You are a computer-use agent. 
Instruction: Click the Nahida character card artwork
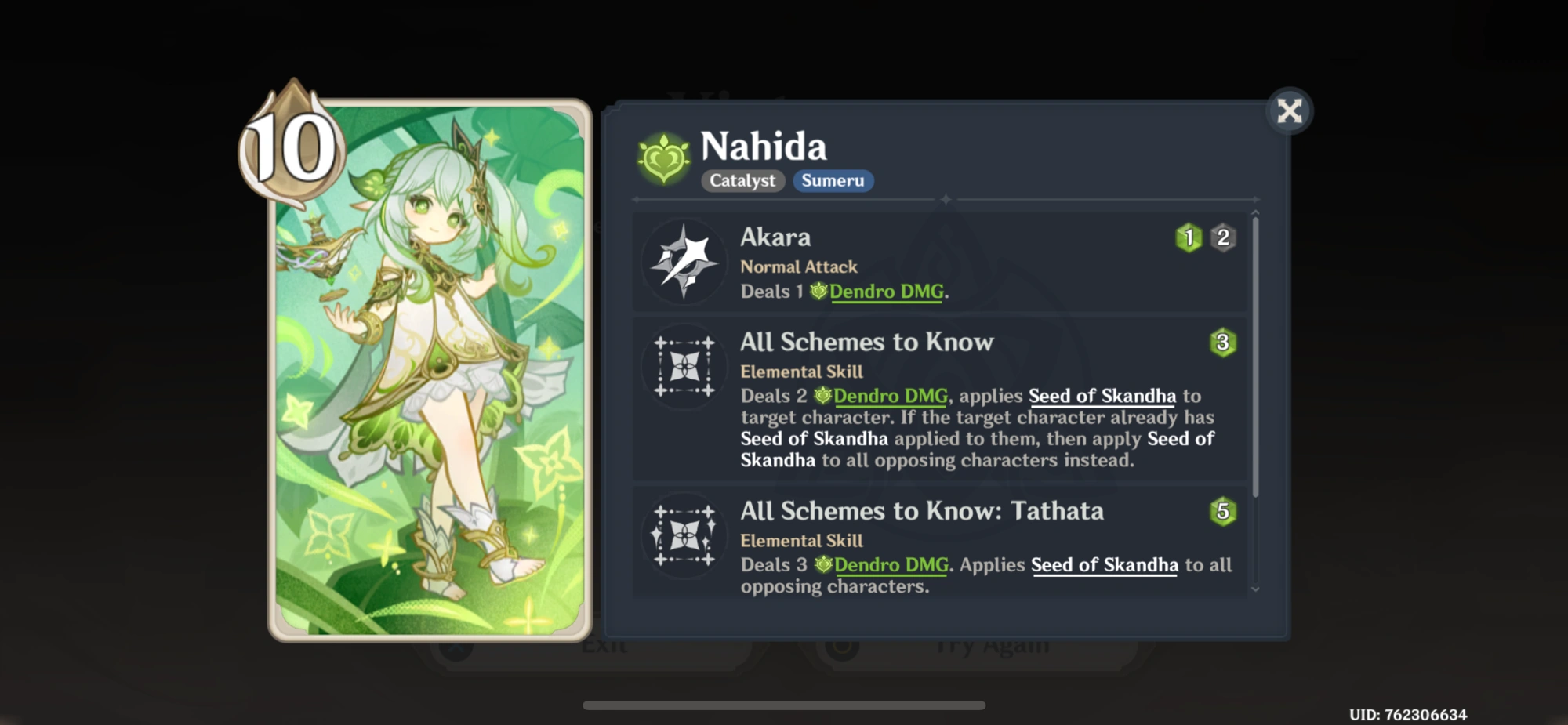(x=431, y=368)
